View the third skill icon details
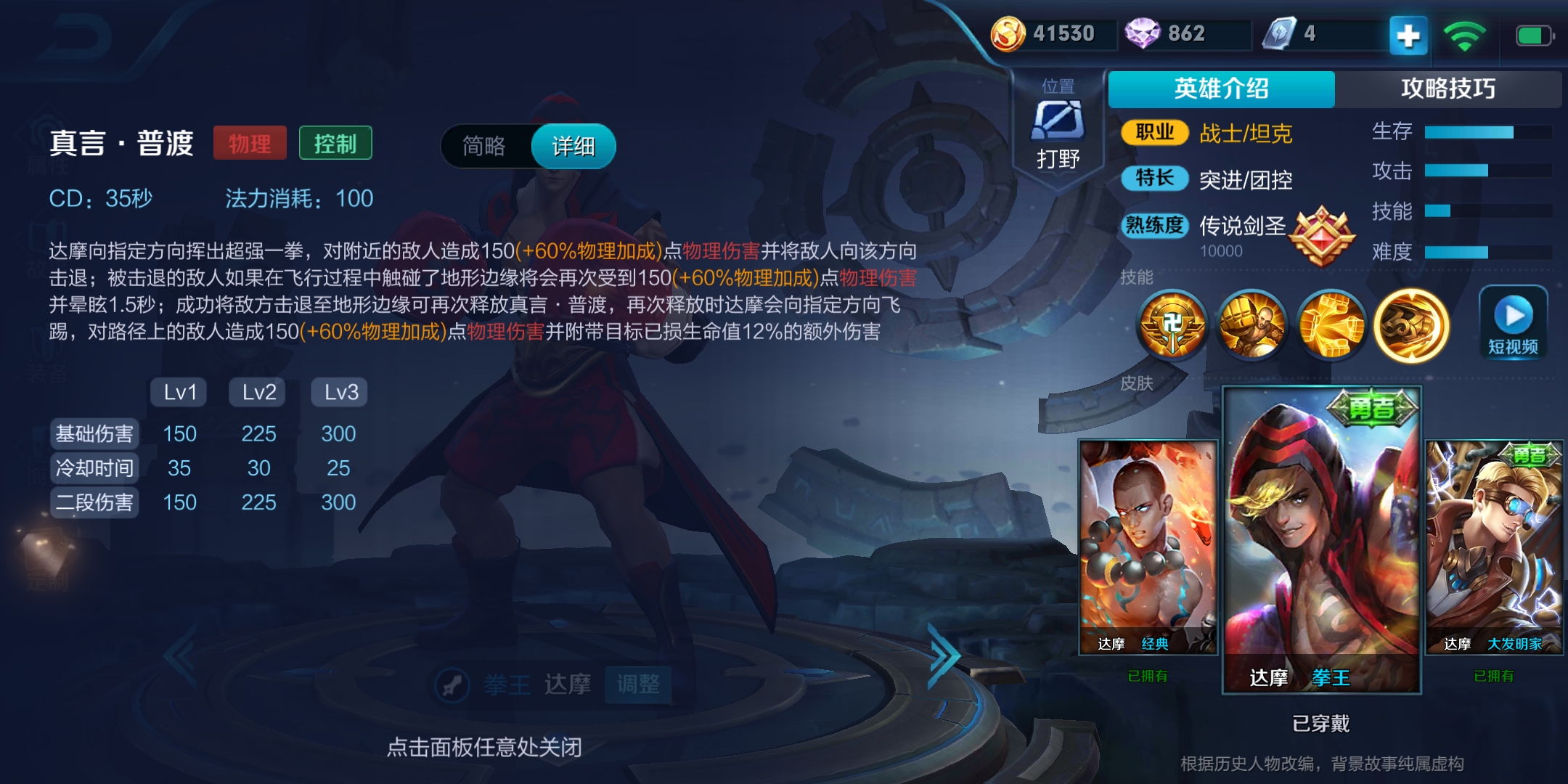The image size is (1568, 784). (x=1331, y=327)
